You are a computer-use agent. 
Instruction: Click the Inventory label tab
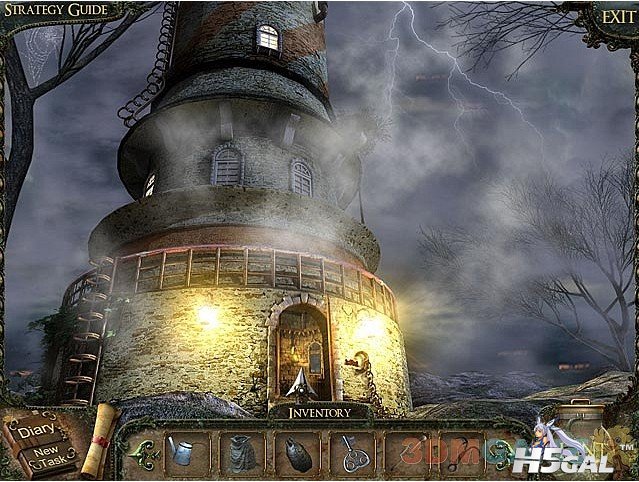tap(320, 411)
